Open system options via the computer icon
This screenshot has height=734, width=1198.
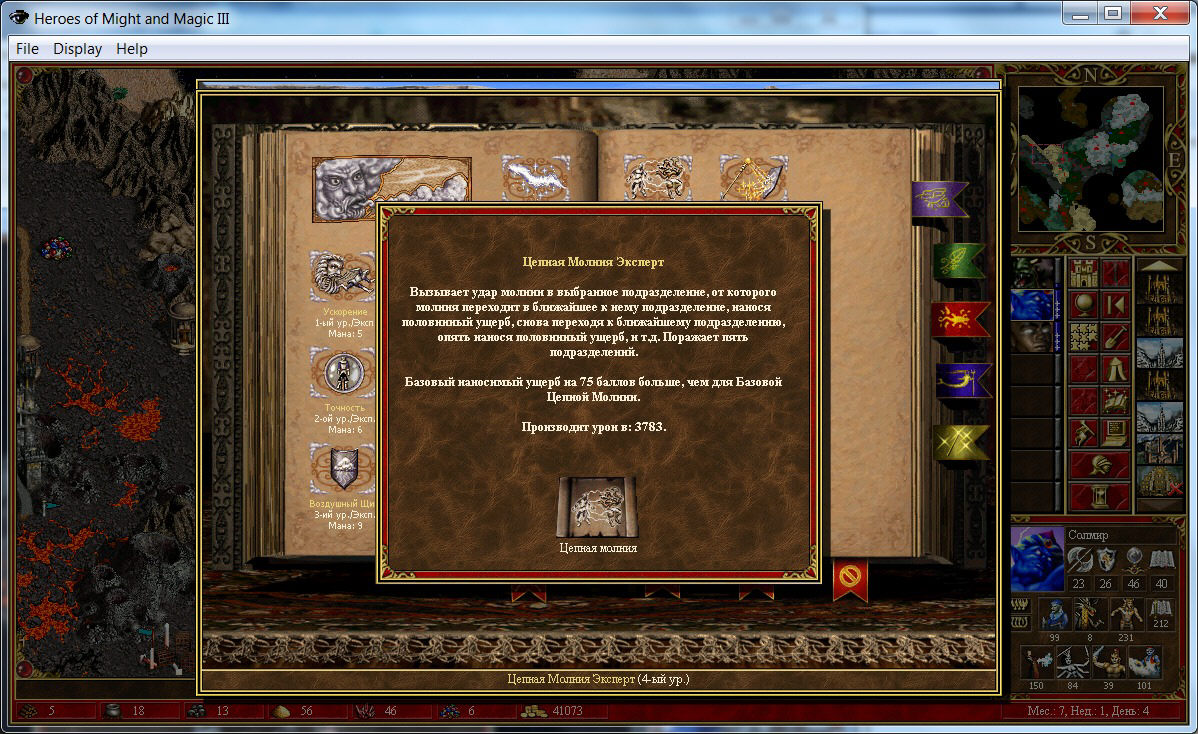1116,433
